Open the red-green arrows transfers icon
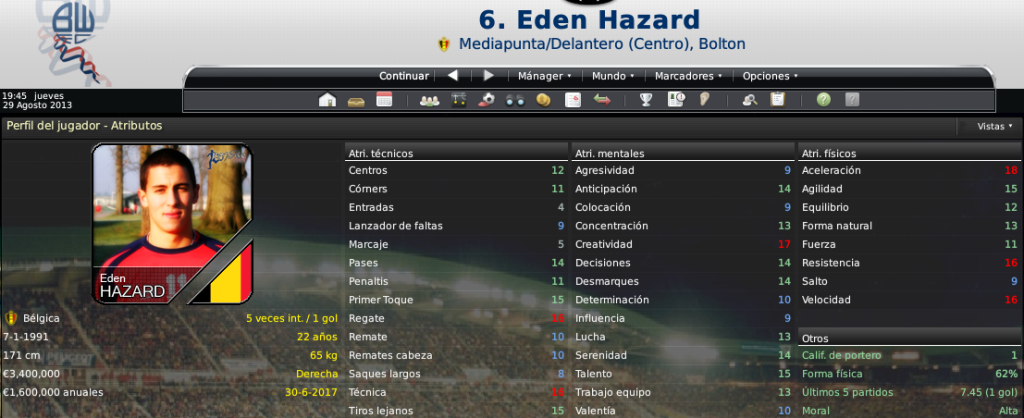 point(602,100)
